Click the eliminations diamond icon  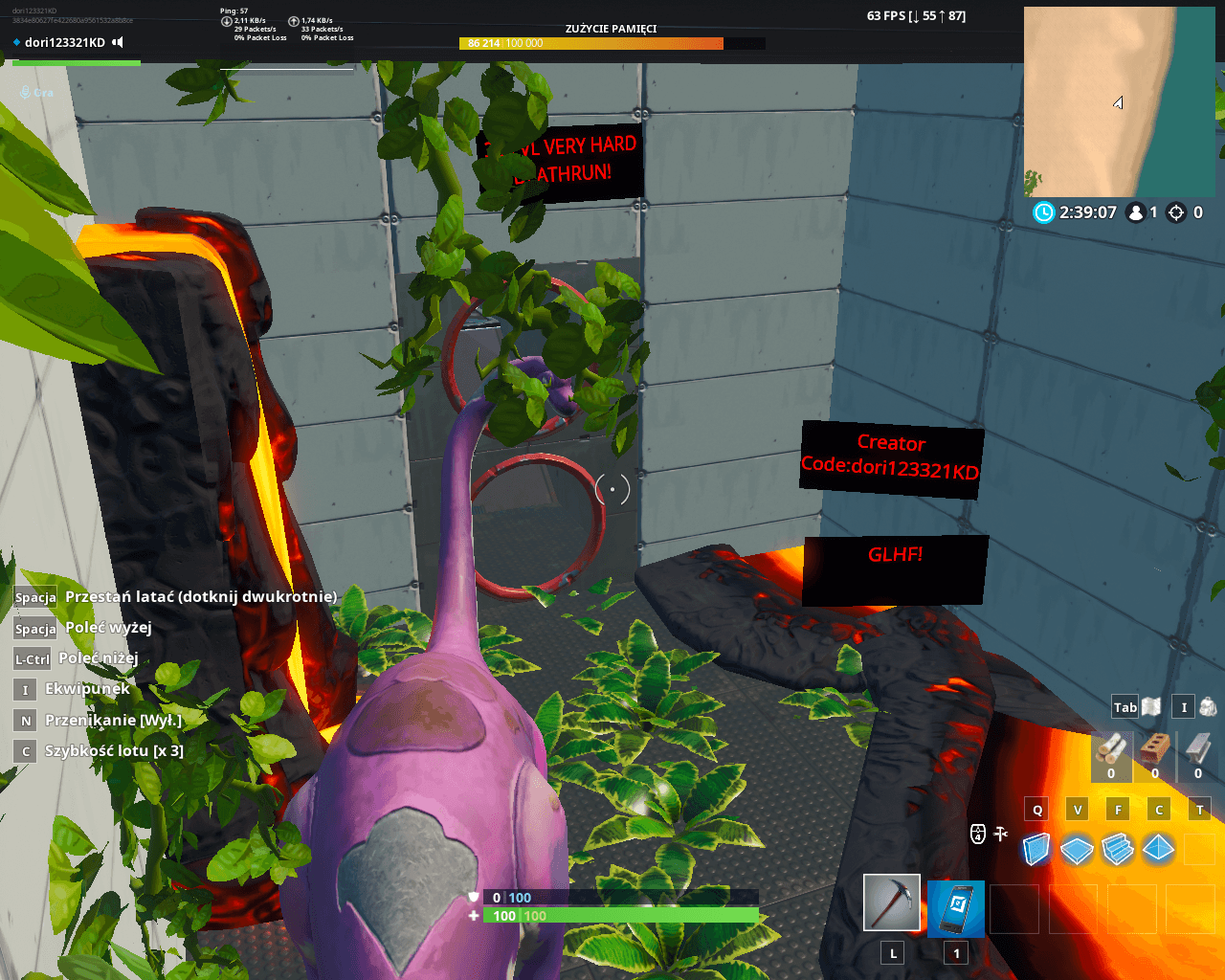tap(1175, 212)
